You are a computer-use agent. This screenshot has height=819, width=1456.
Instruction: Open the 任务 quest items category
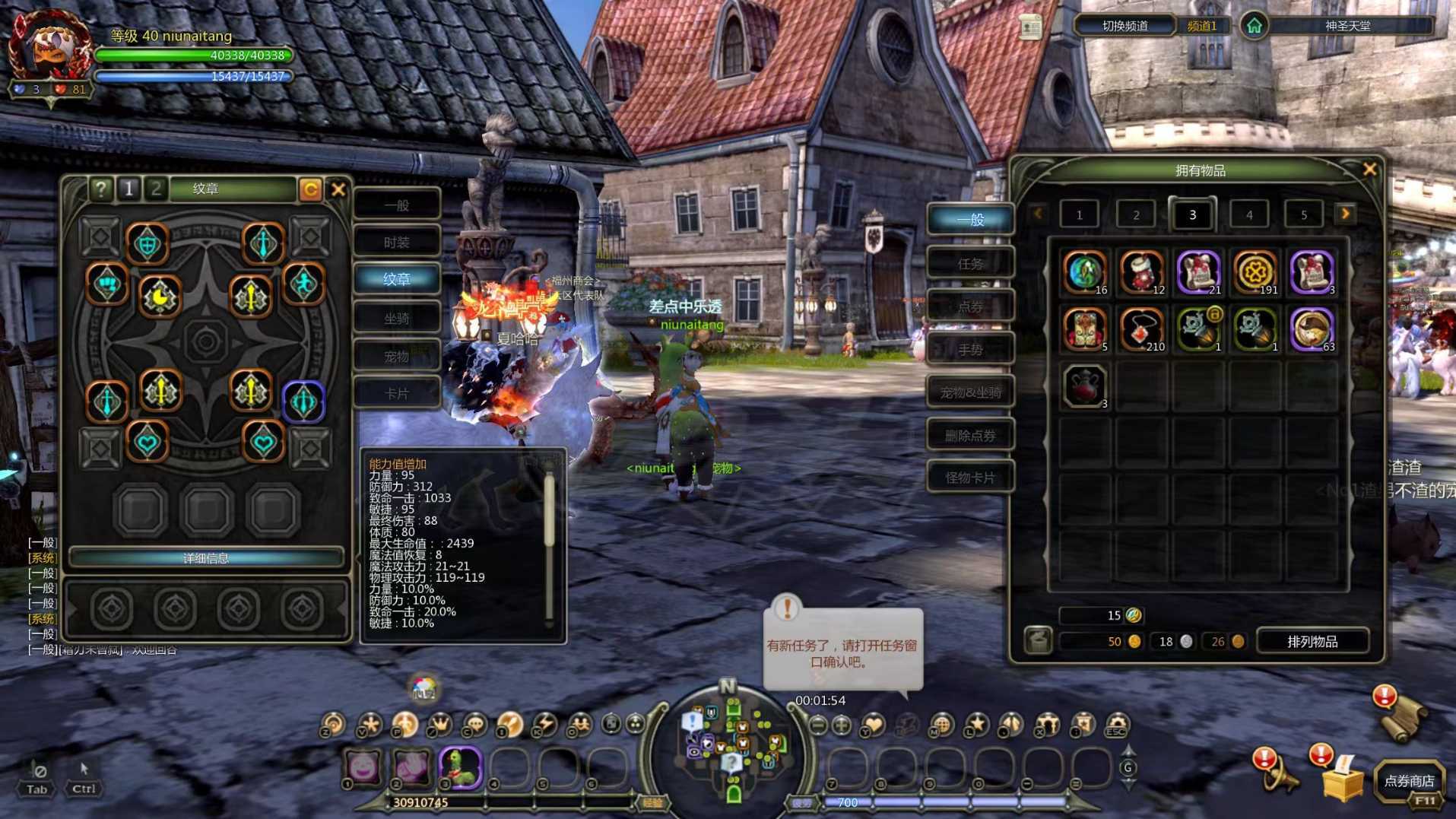[x=969, y=264]
